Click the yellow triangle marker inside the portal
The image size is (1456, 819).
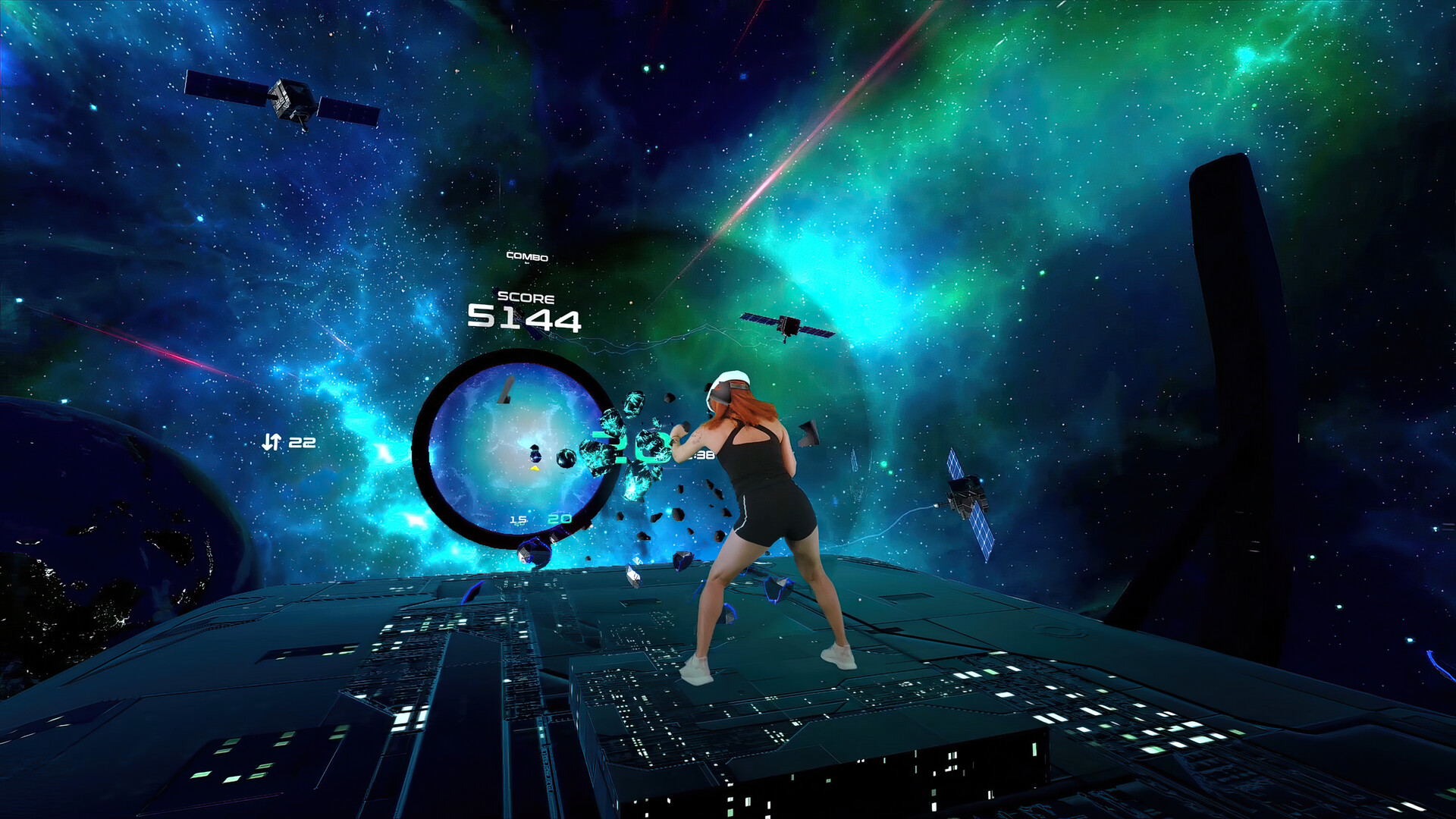(535, 469)
